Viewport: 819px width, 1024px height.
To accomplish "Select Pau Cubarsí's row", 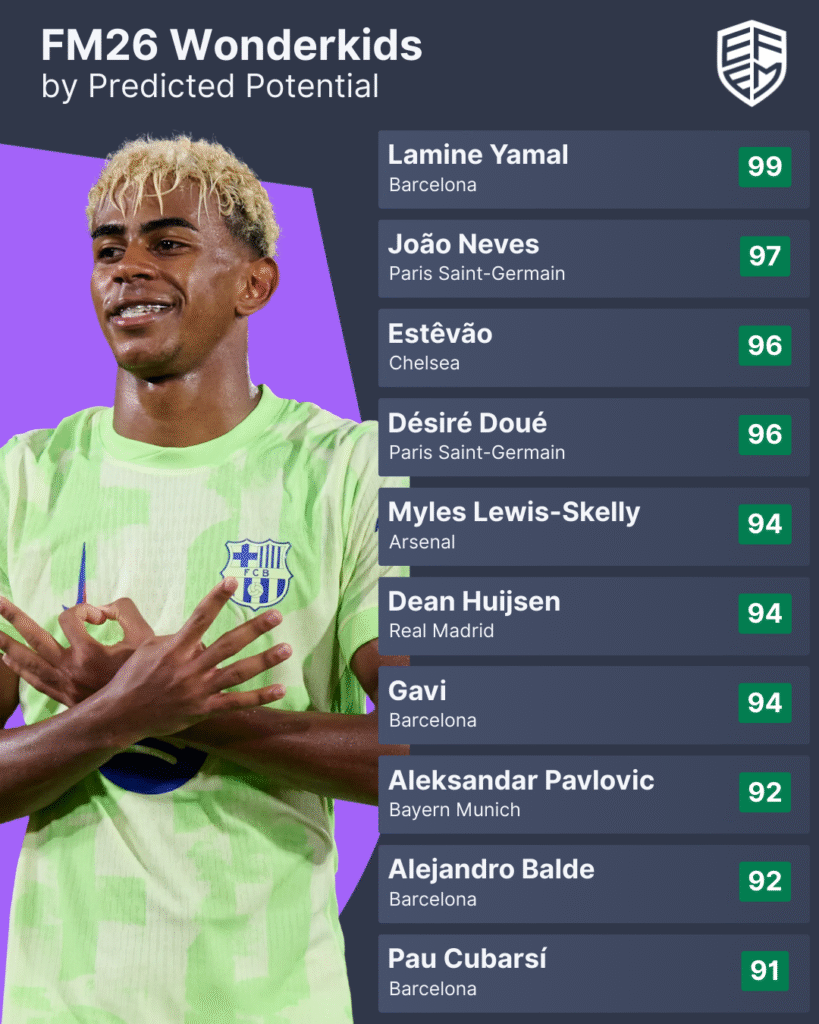I will [593, 972].
